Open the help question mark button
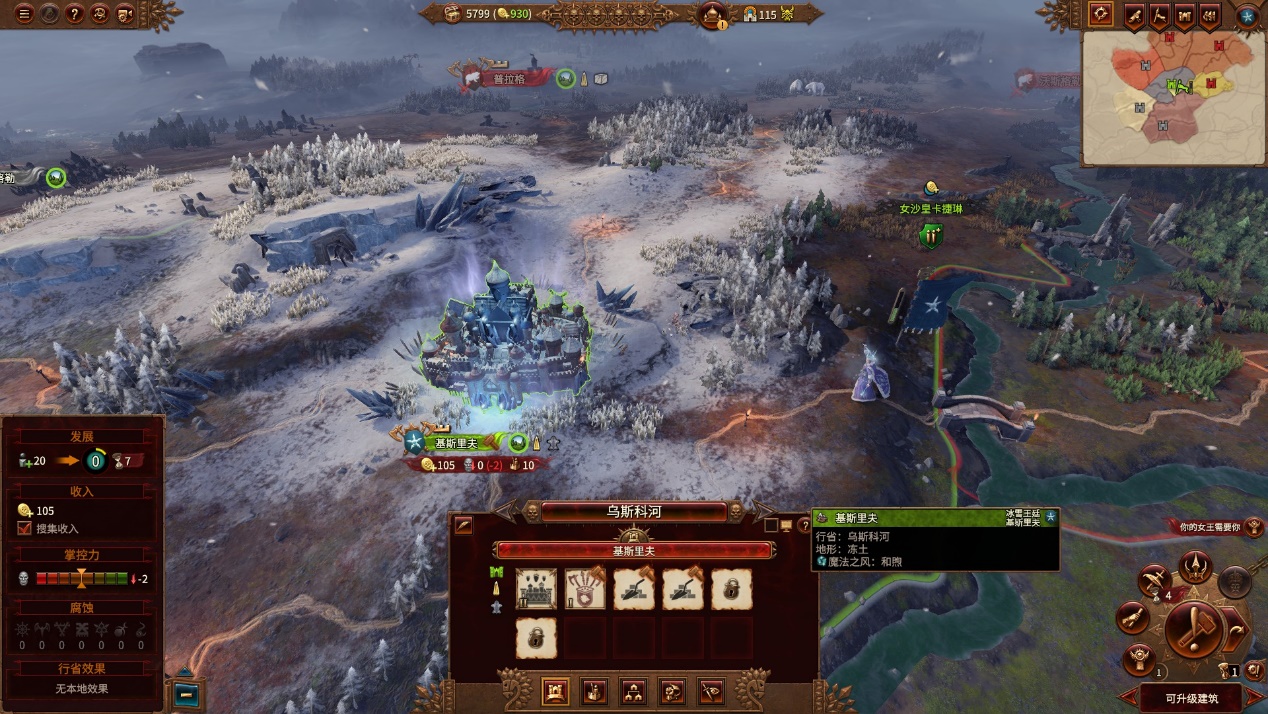Viewport: 1268px width, 714px height. pos(74,14)
